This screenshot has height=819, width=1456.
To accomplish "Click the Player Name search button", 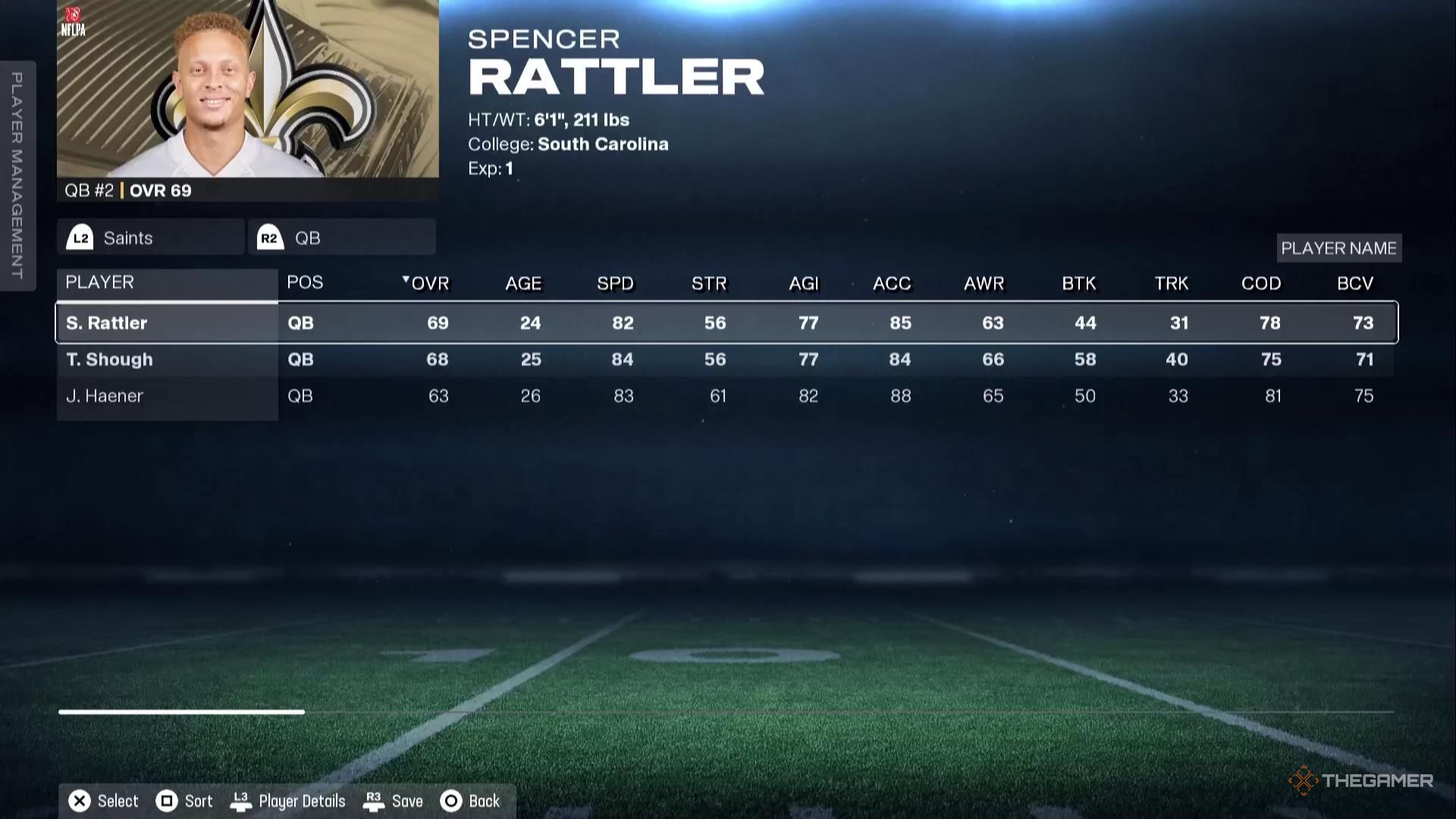I will point(1338,248).
